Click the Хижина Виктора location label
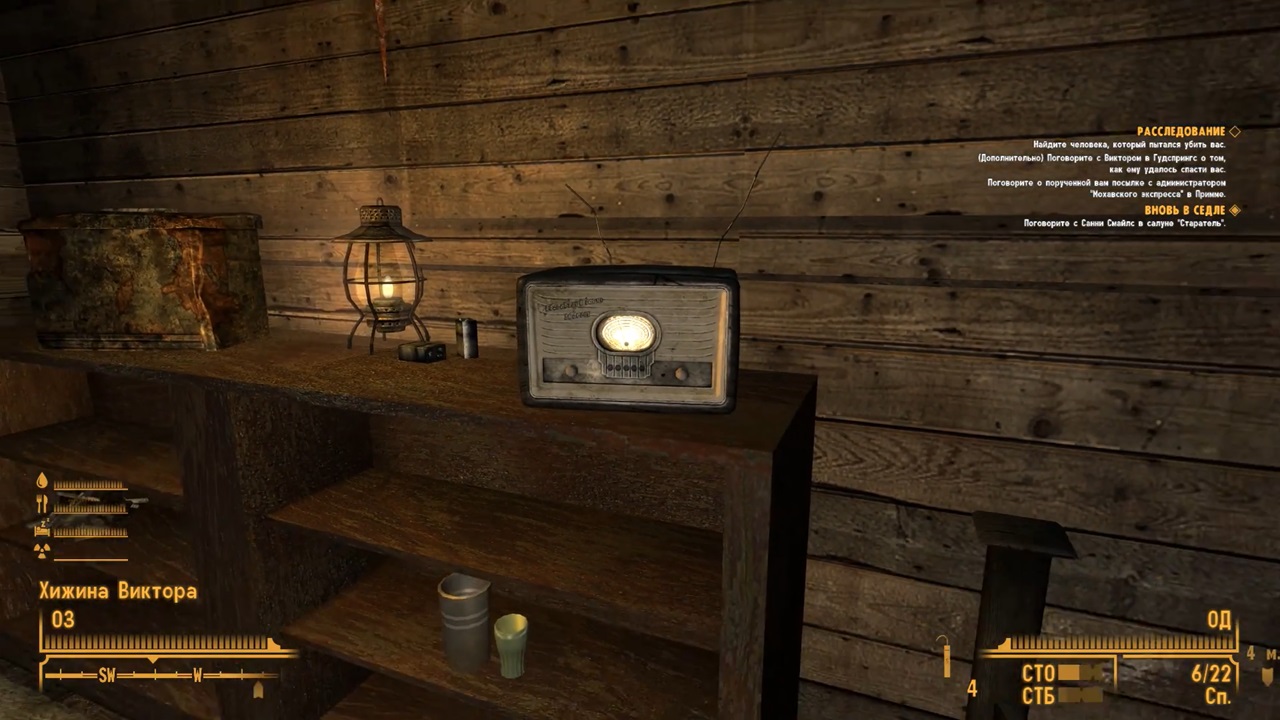This screenshot has width=1280, height=720. 118,591
